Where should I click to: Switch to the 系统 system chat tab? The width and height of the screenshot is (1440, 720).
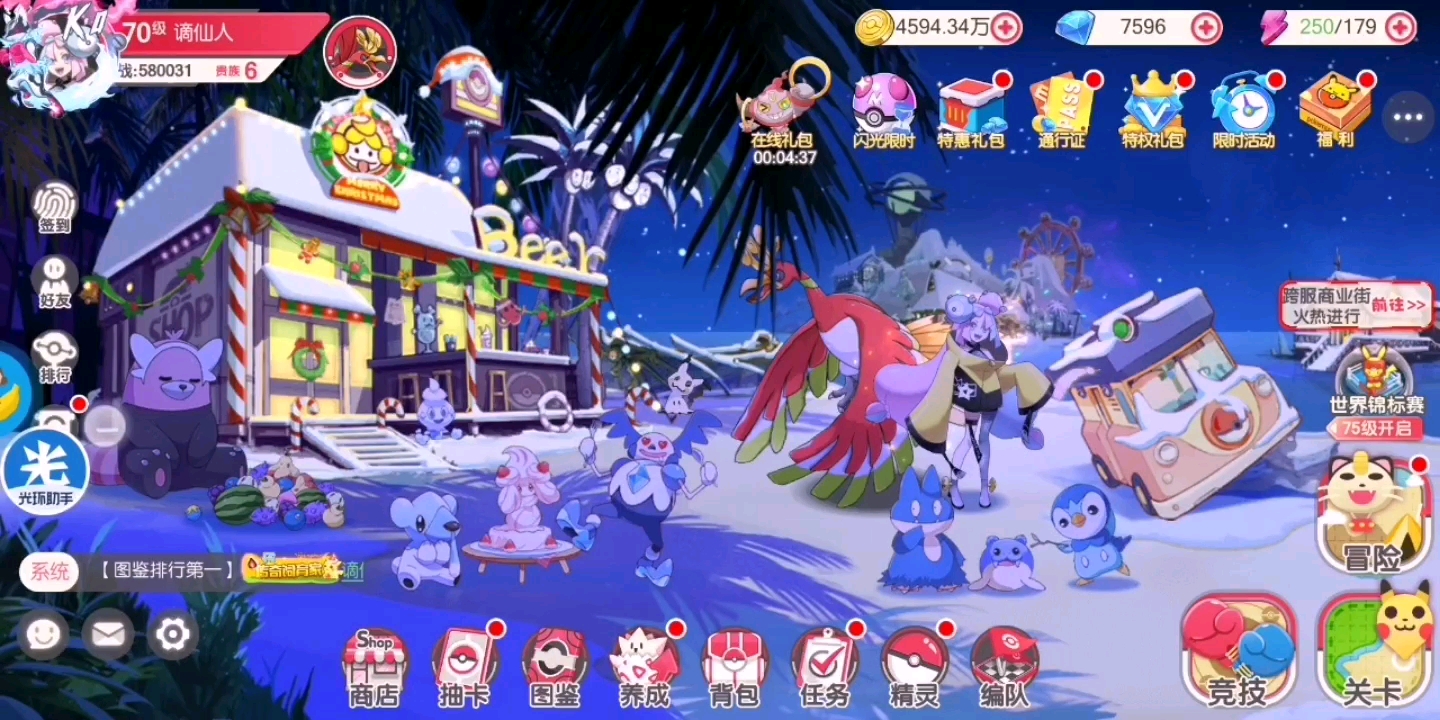(48, 573)
